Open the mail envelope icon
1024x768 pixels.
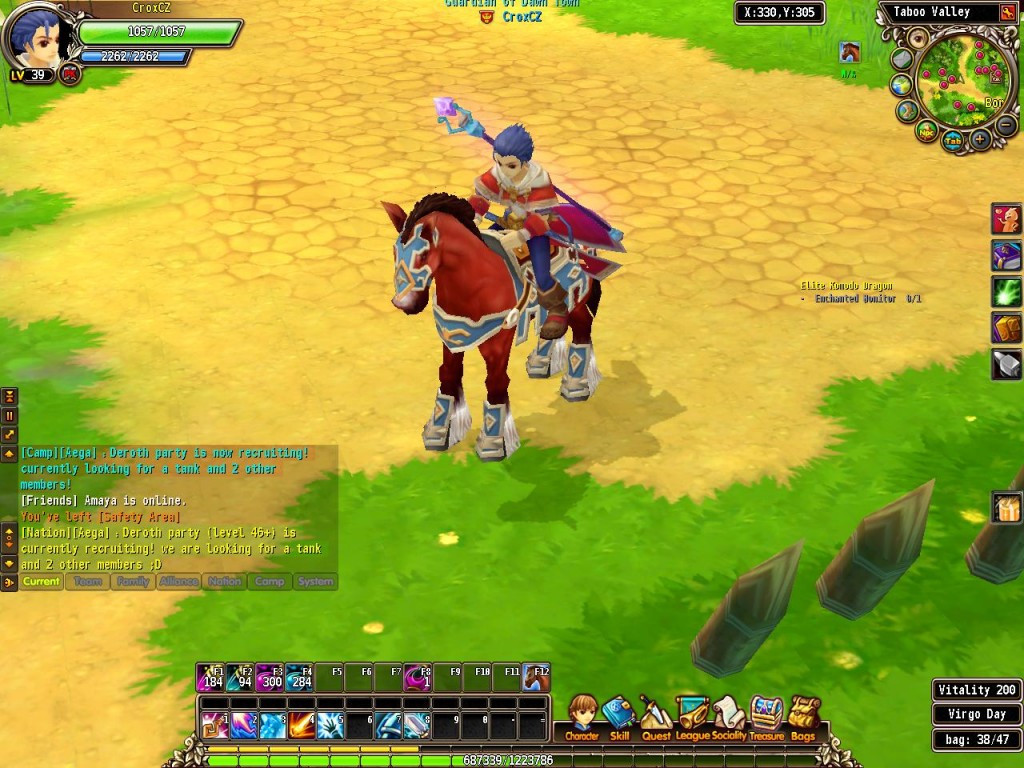pyautogui.click(x=902, y=58)
